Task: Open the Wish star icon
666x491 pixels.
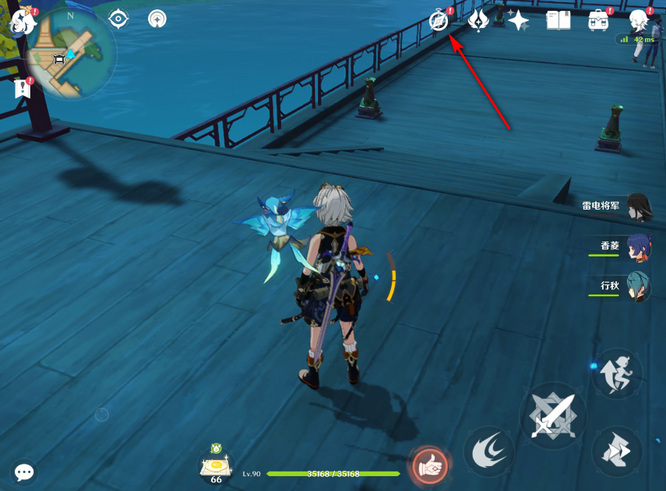Action: (x=518, y=20)
